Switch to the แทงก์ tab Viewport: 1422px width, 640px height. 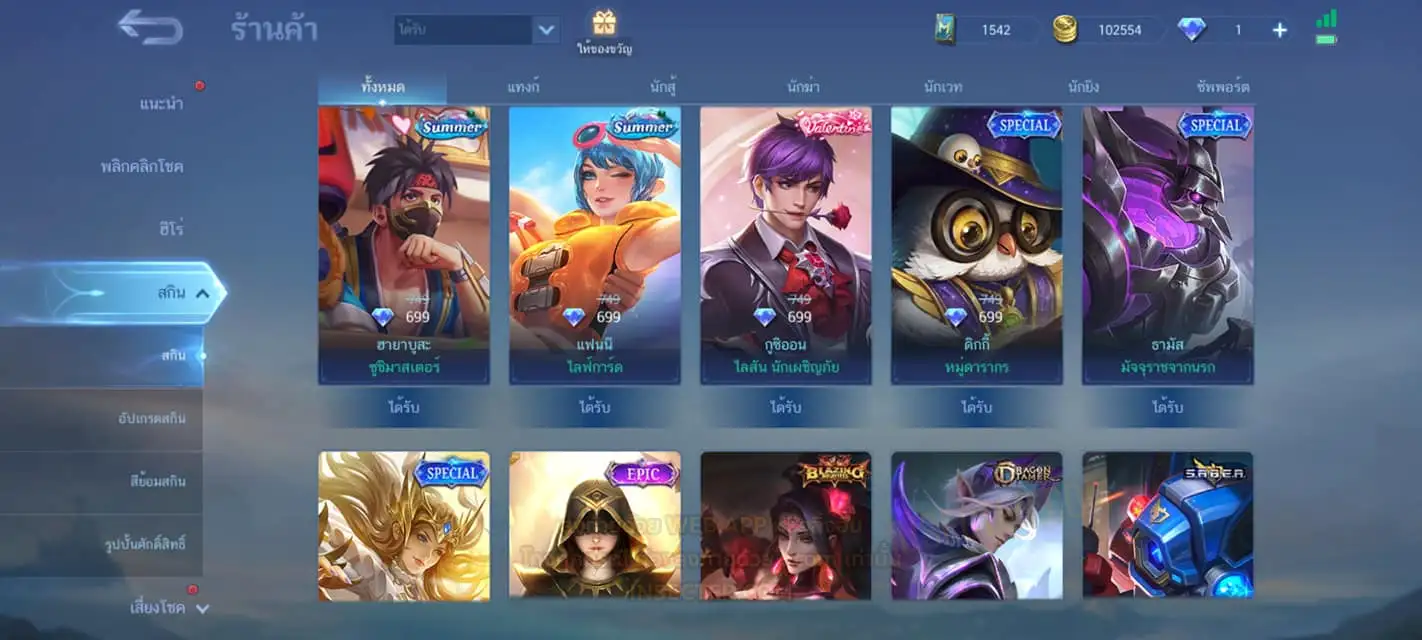click(x=523, y=87)
